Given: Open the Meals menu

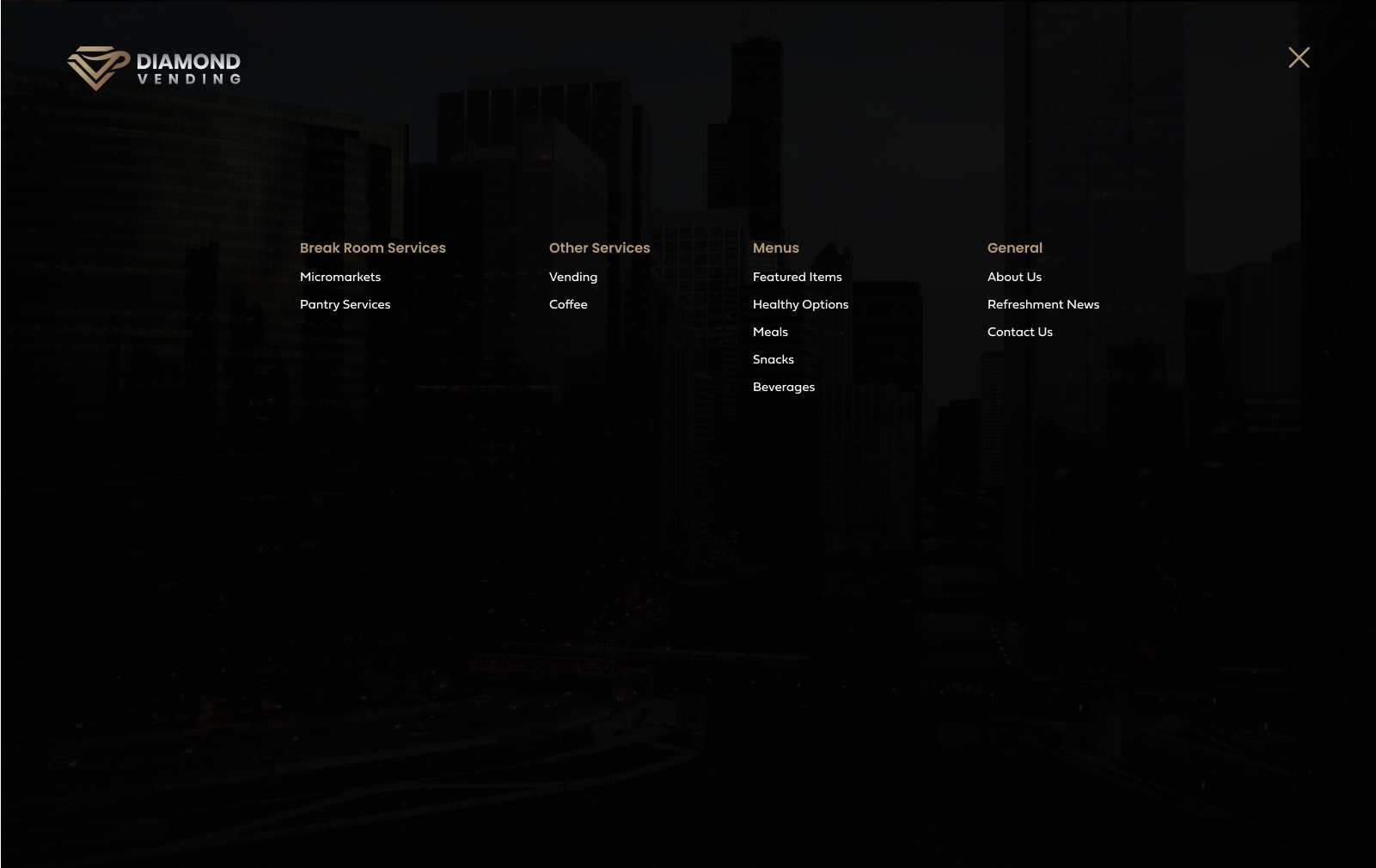Looking at the screenshot, I should [x=770, y=333].
